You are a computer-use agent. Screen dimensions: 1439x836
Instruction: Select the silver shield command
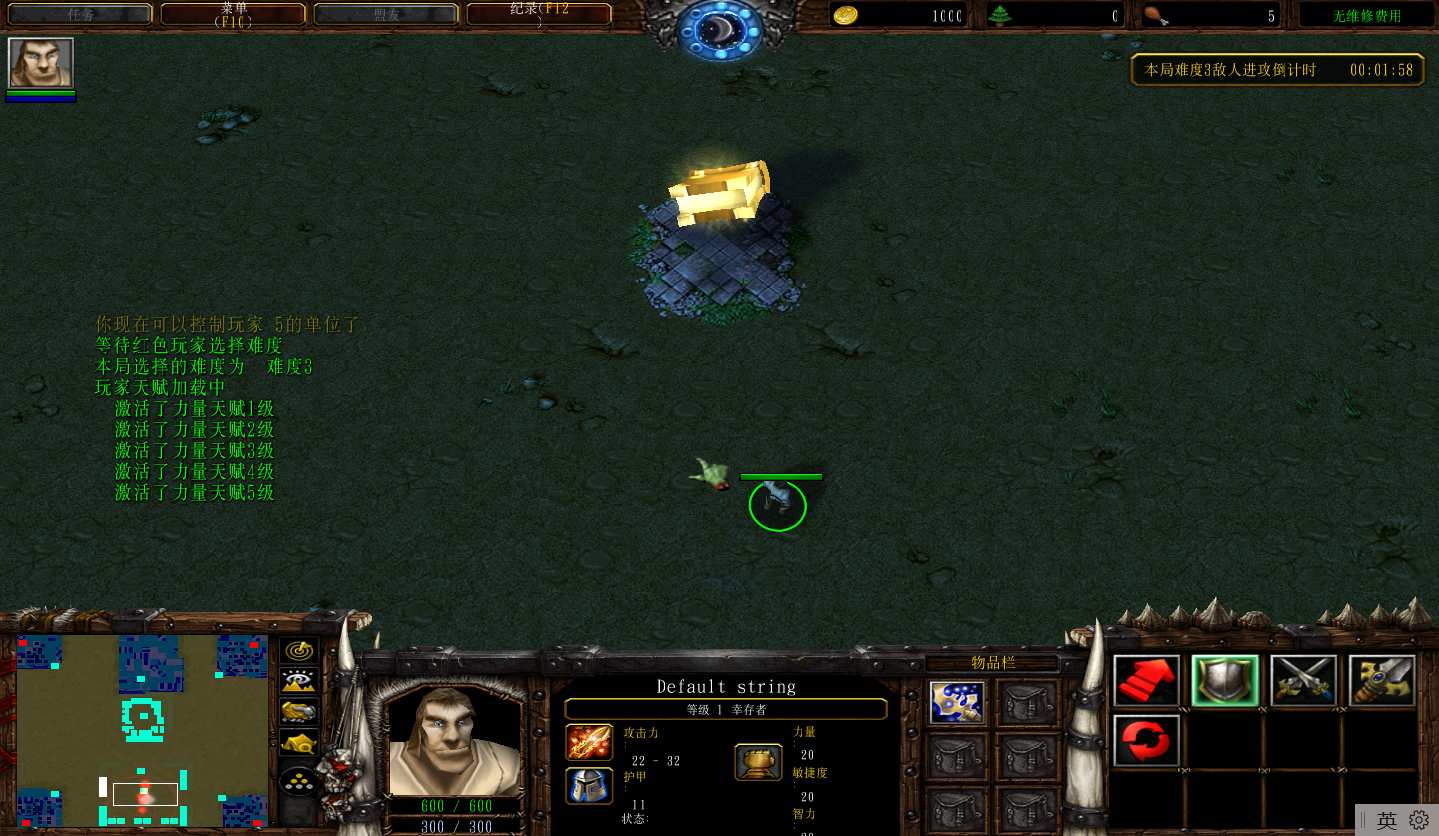click(1225, 681)
